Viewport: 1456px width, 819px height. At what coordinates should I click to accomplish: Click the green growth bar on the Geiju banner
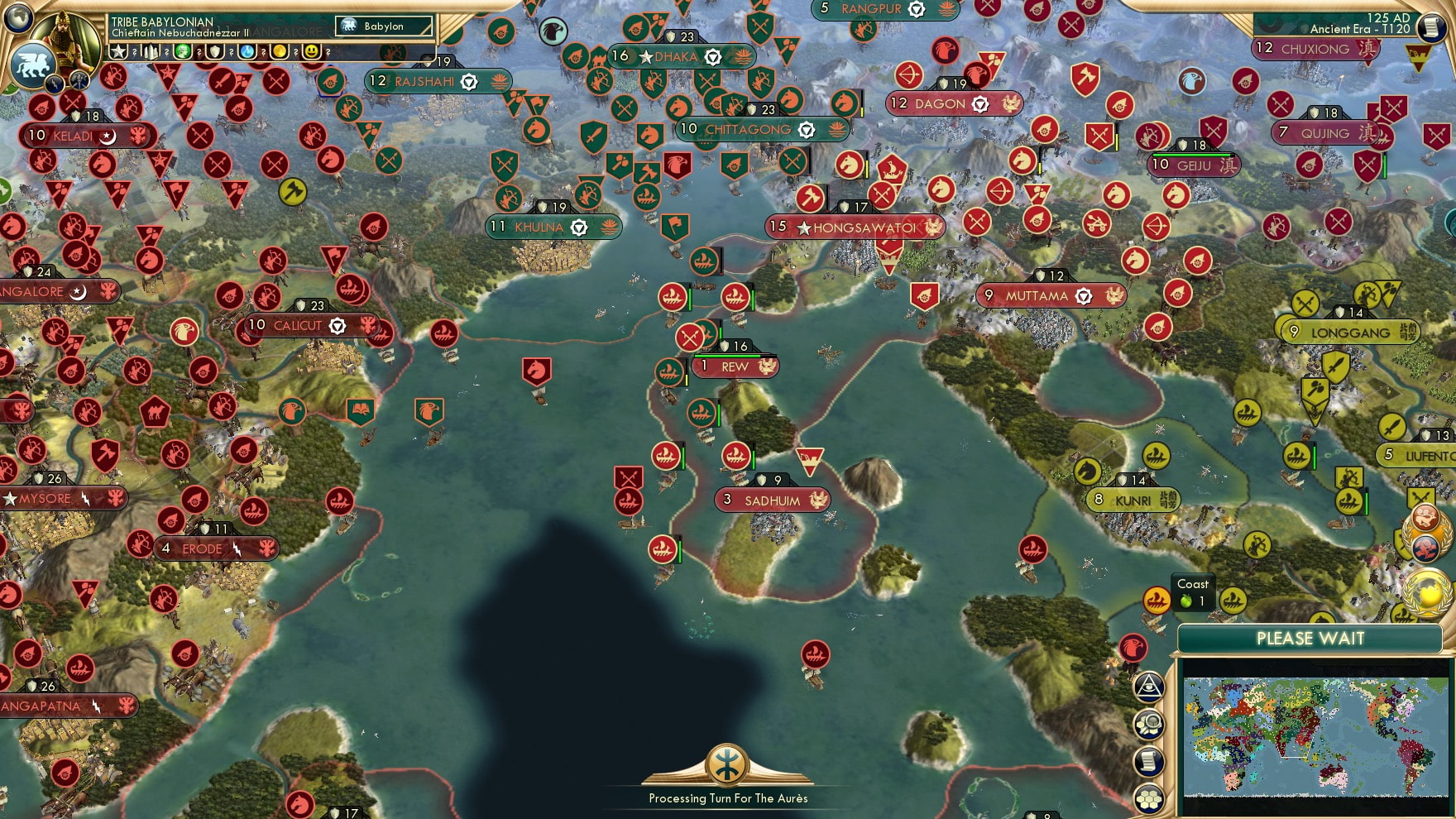coord(1191,156)
